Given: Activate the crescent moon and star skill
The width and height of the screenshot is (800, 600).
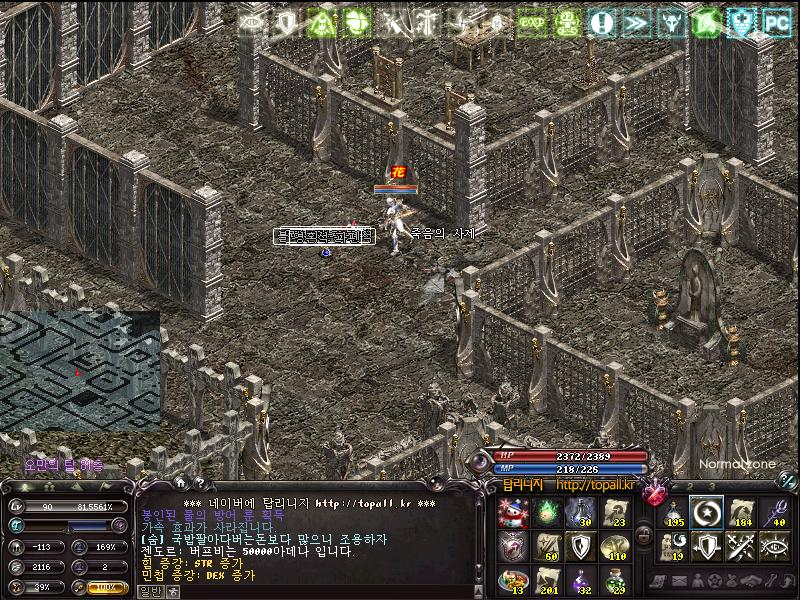Looking at the screenshot, I should coord(707,513).
